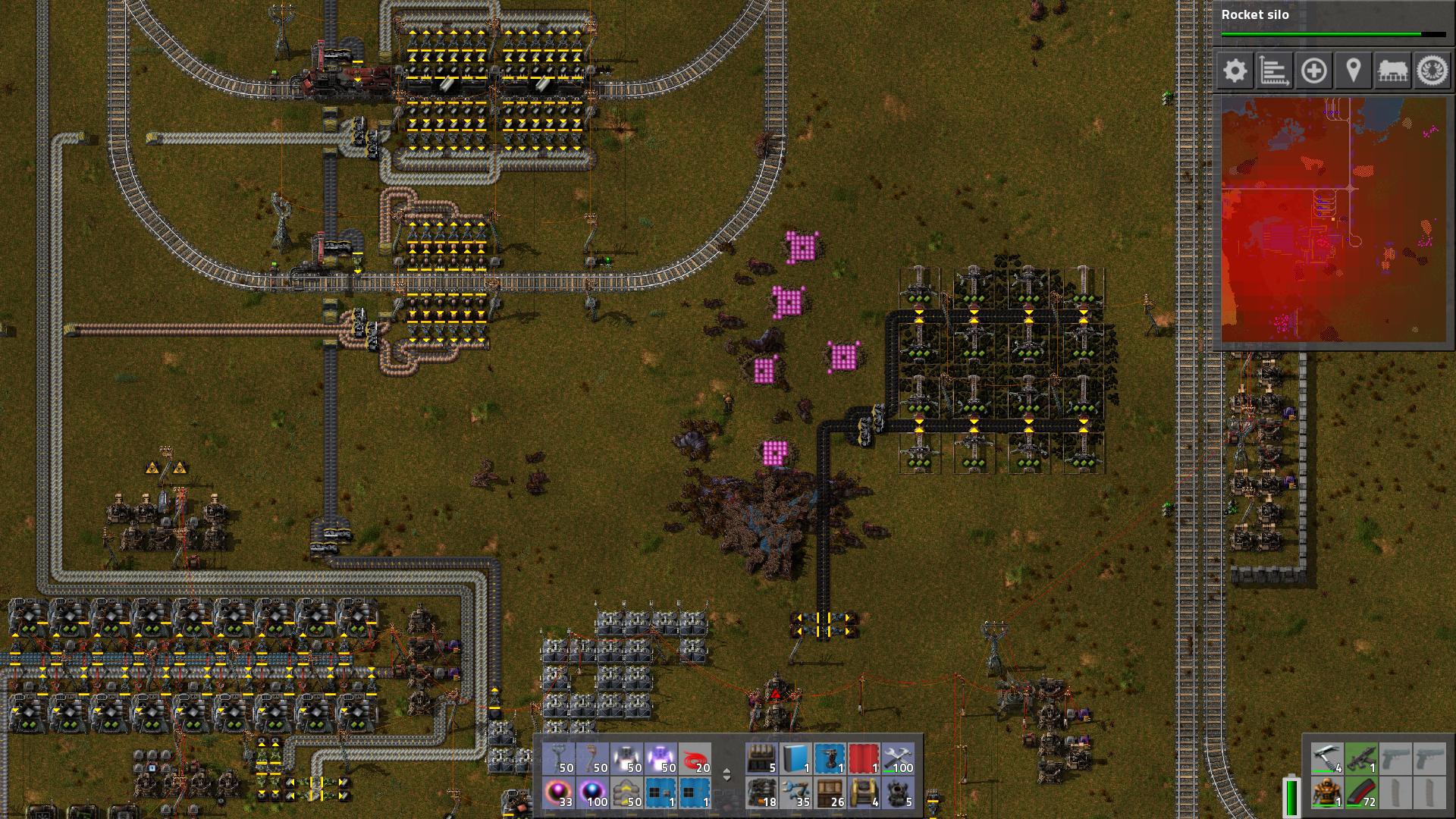Select the repair pack slot with 100
This screenshot has width=1456, height=819.
pyautogui.click(x=898, y=758)
